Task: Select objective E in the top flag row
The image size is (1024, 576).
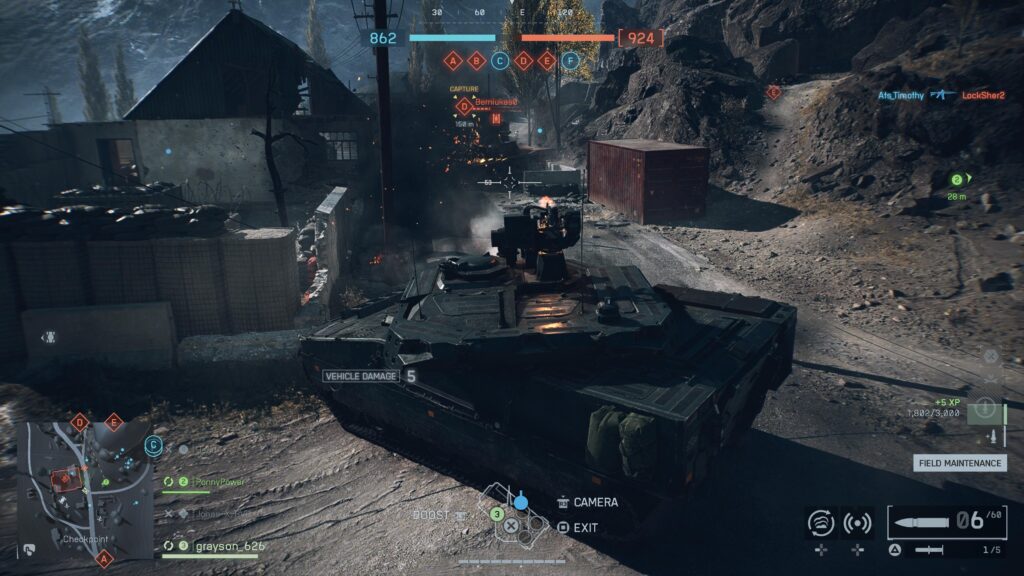Action: 546,60
